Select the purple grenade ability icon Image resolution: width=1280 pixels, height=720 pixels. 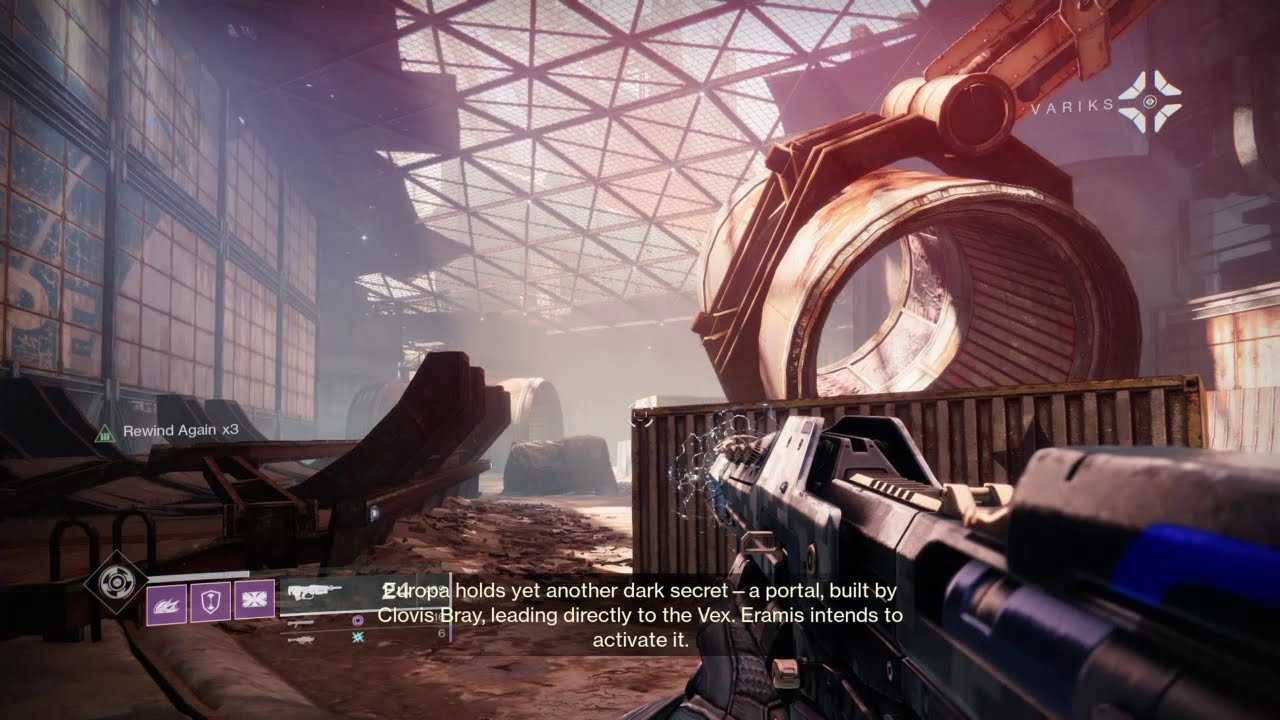click(x=166, y=603)
